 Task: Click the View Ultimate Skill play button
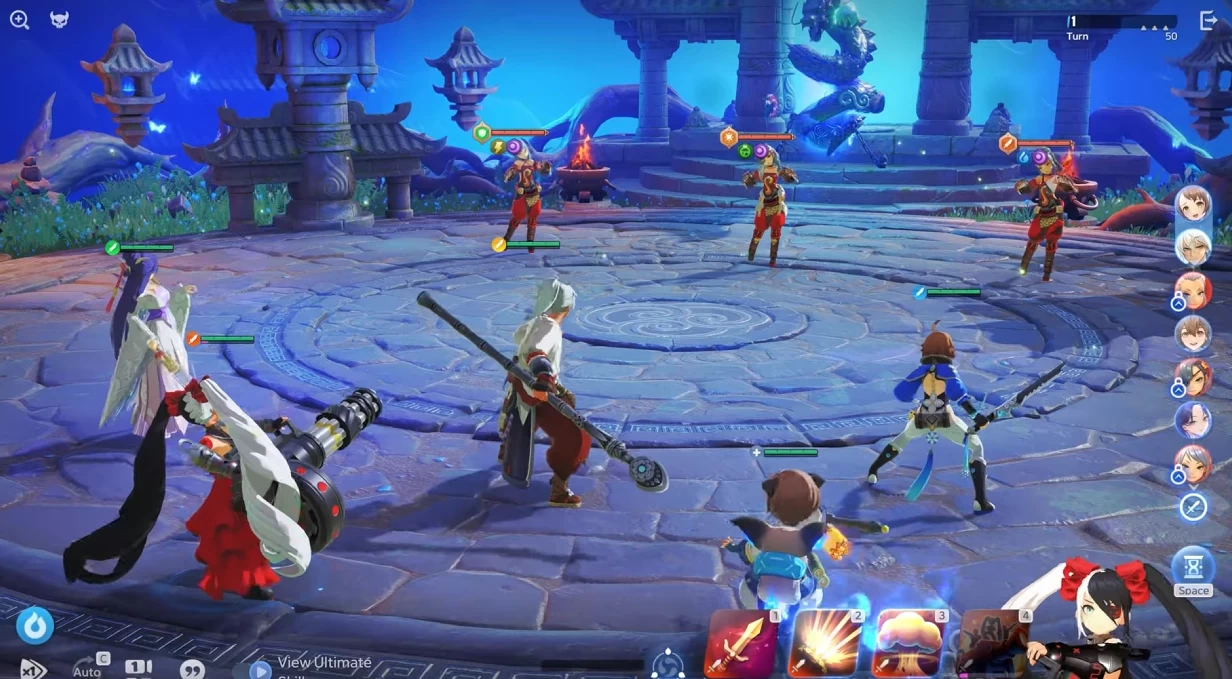point(260,669)
